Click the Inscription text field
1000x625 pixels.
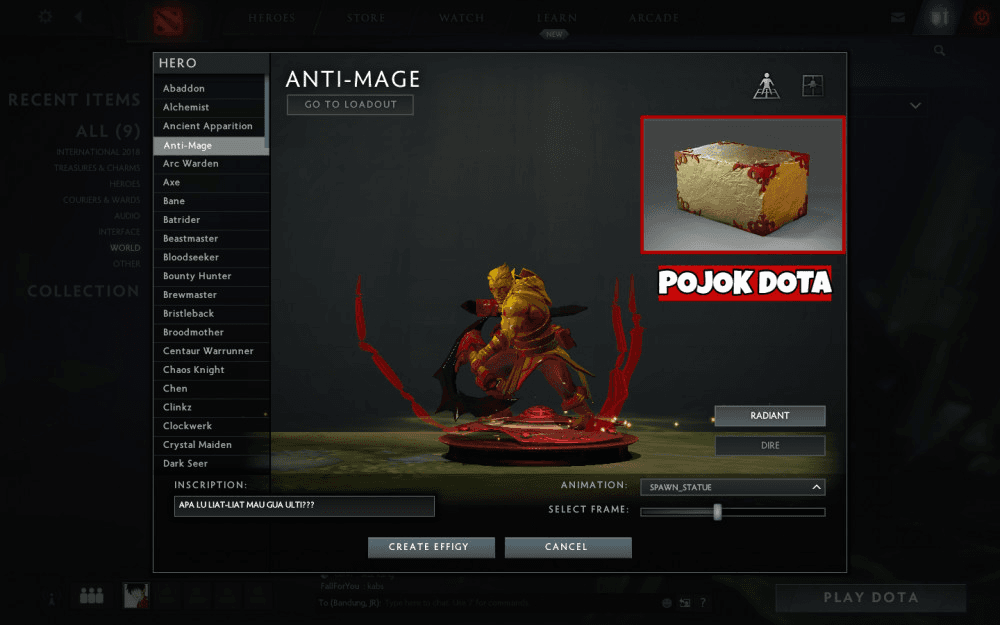[x=304, y=506]
